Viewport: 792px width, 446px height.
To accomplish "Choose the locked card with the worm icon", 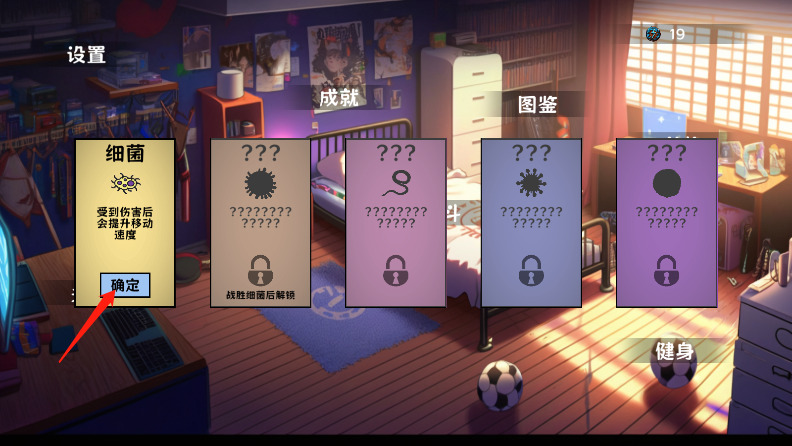I will [x=395, y=222].
